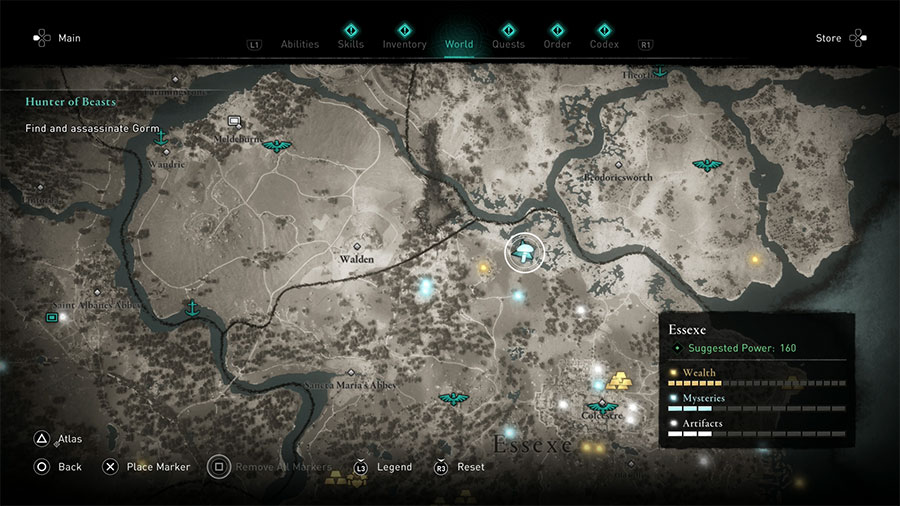
Task: Select the Hunter of Beasts quest tracker
Action: (x=71, y=102)
